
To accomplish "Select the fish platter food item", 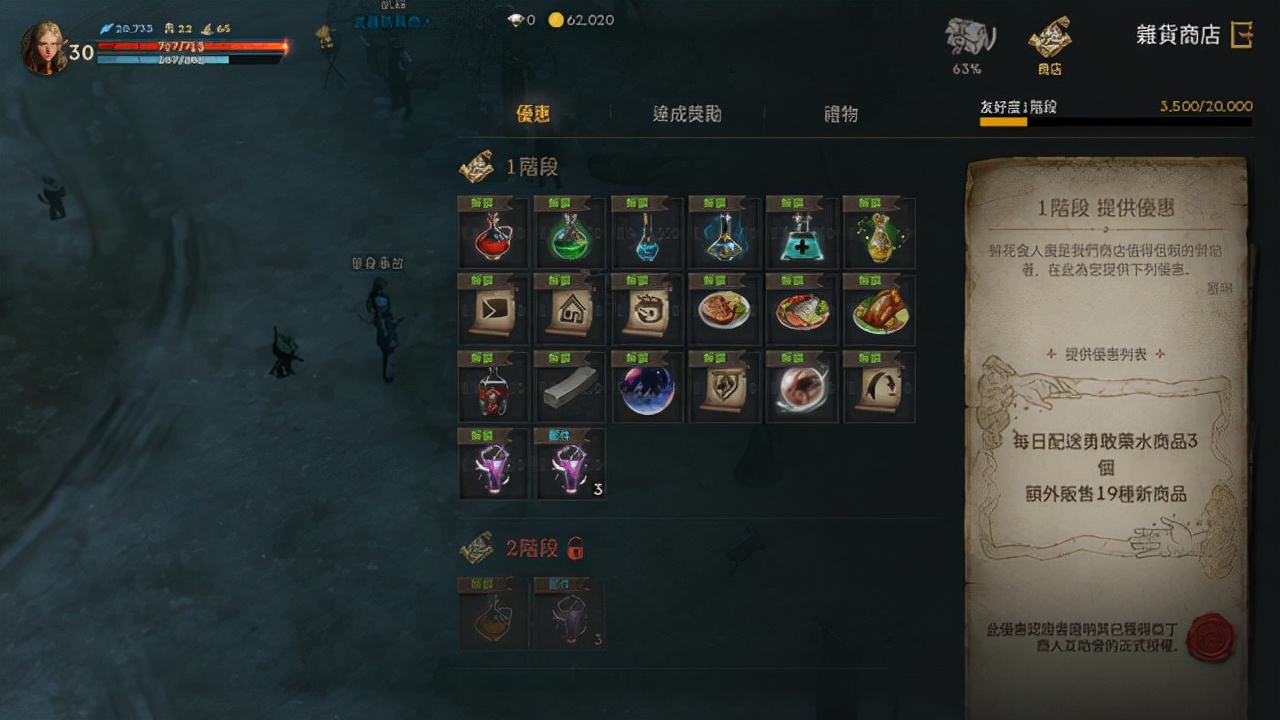I will (x=801, y=310).
